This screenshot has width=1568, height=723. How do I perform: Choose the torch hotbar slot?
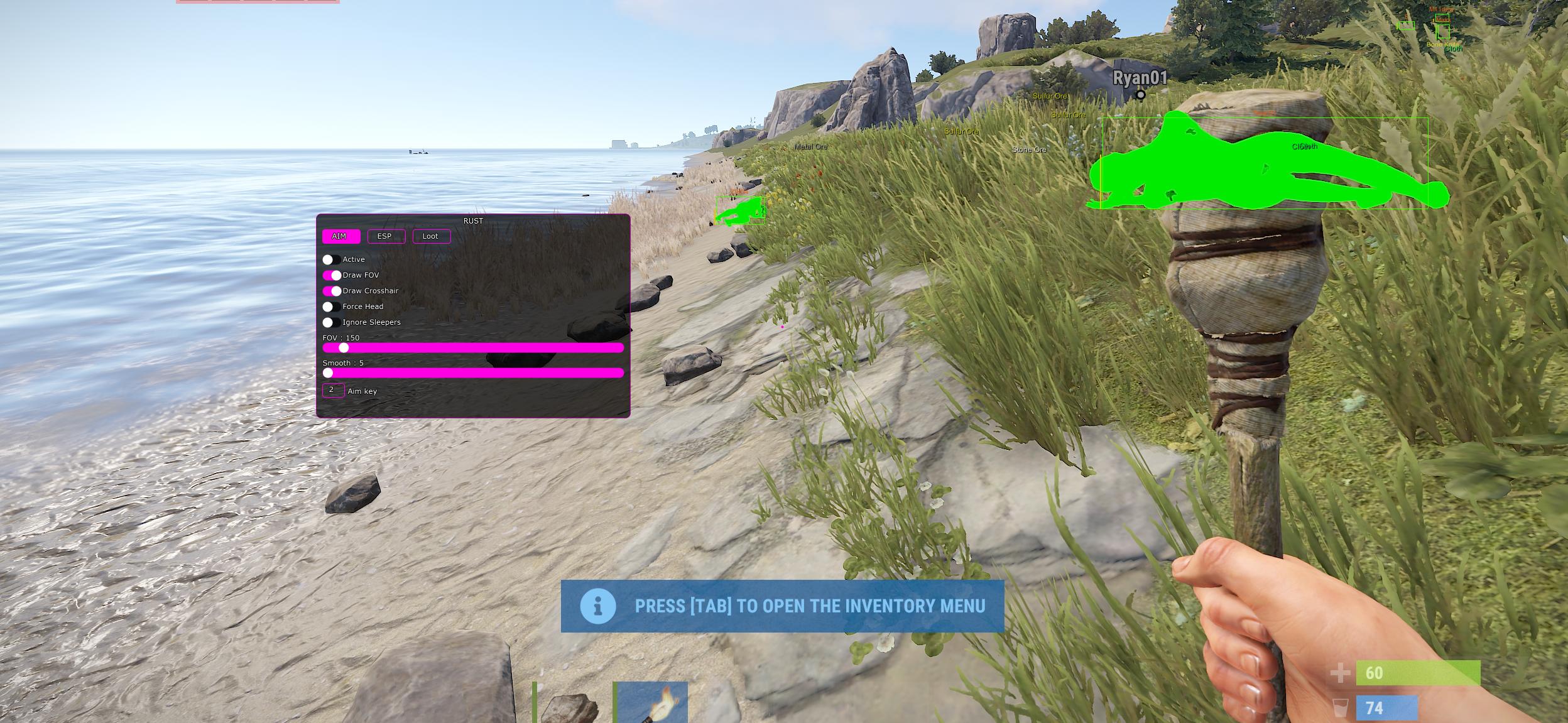coord(651,702)
